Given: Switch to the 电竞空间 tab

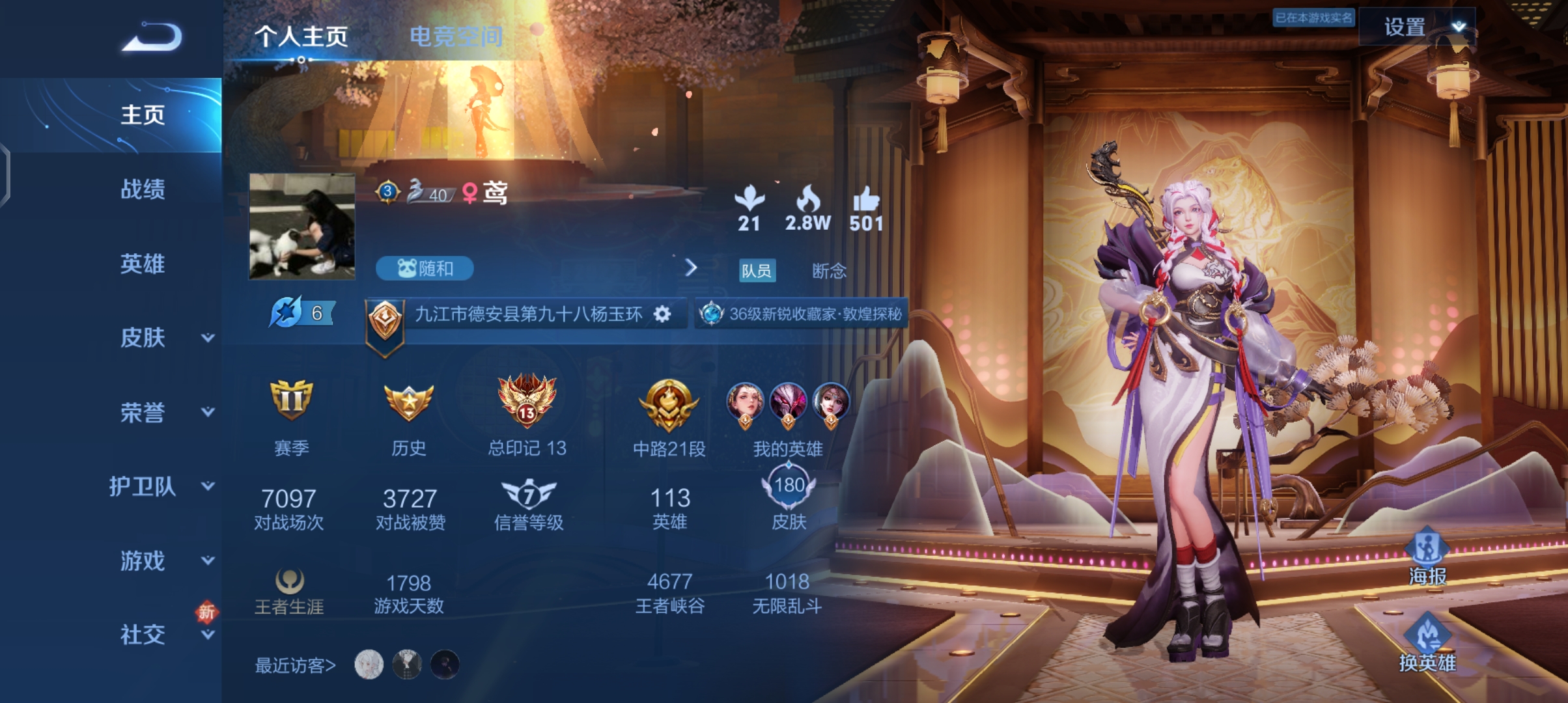Looking at the screenshot, I should 456,36.
